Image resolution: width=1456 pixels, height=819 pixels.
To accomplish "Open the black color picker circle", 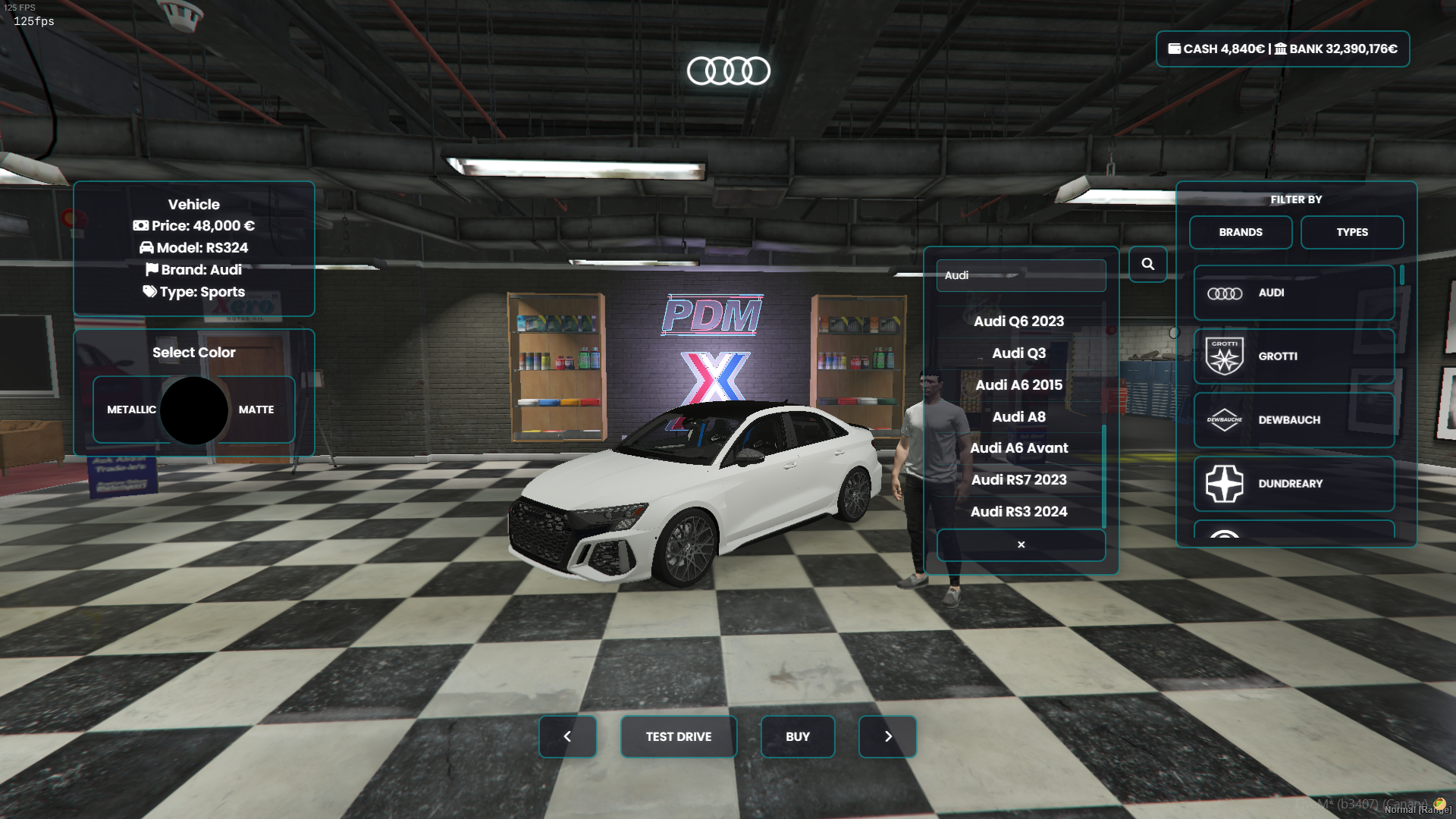I will tap(194, 410).
